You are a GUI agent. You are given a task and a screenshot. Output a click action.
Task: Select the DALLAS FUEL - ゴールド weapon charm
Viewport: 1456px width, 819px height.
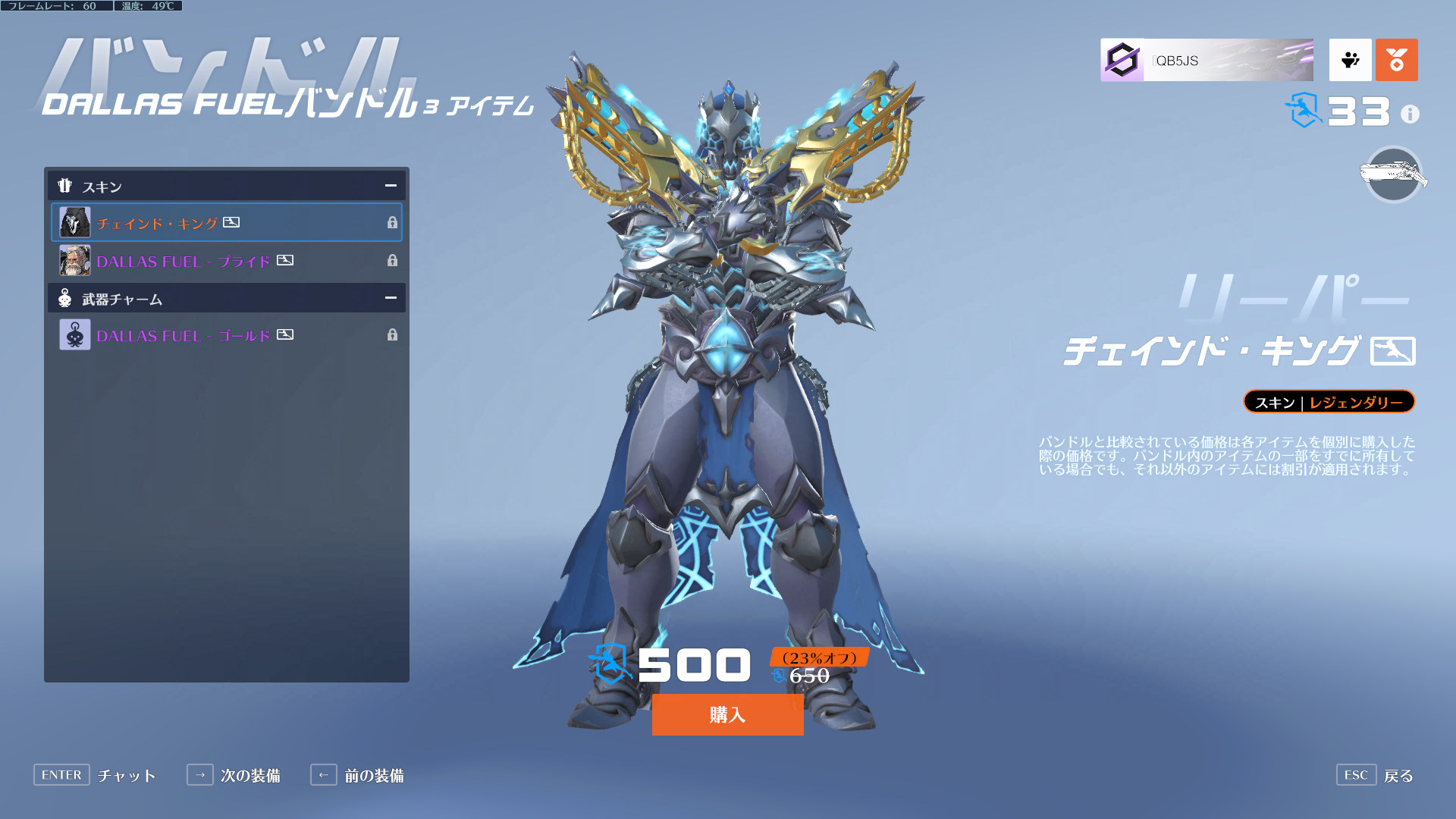[x=226, y=335]
